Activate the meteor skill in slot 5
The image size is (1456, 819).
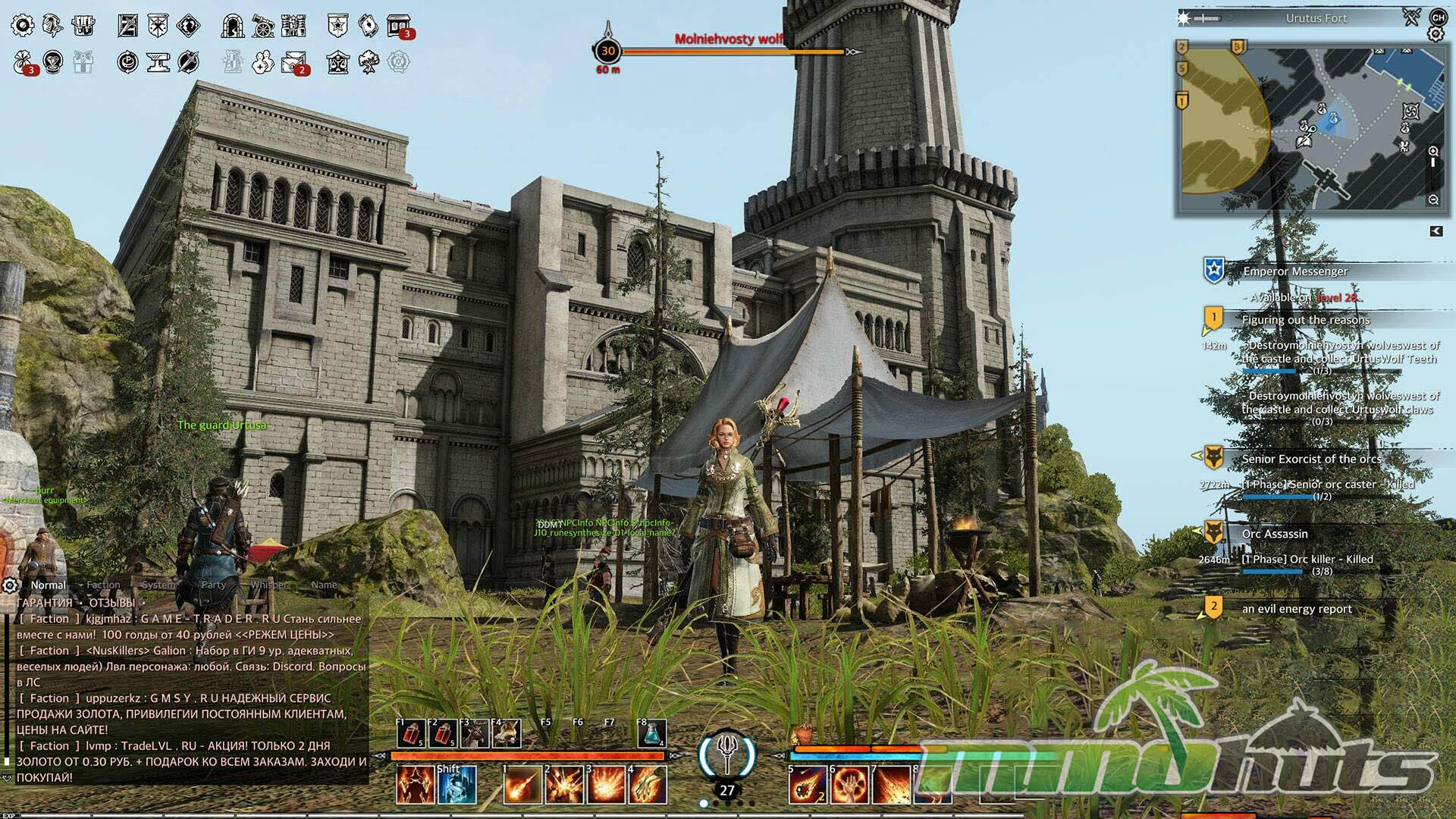click(x=806, y=784)
